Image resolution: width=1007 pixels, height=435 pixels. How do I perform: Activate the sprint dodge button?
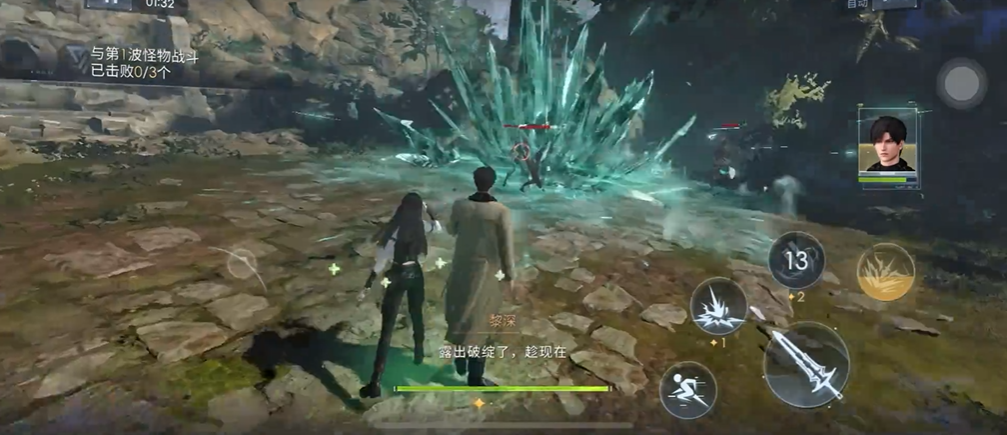click(x=688, y=389)
